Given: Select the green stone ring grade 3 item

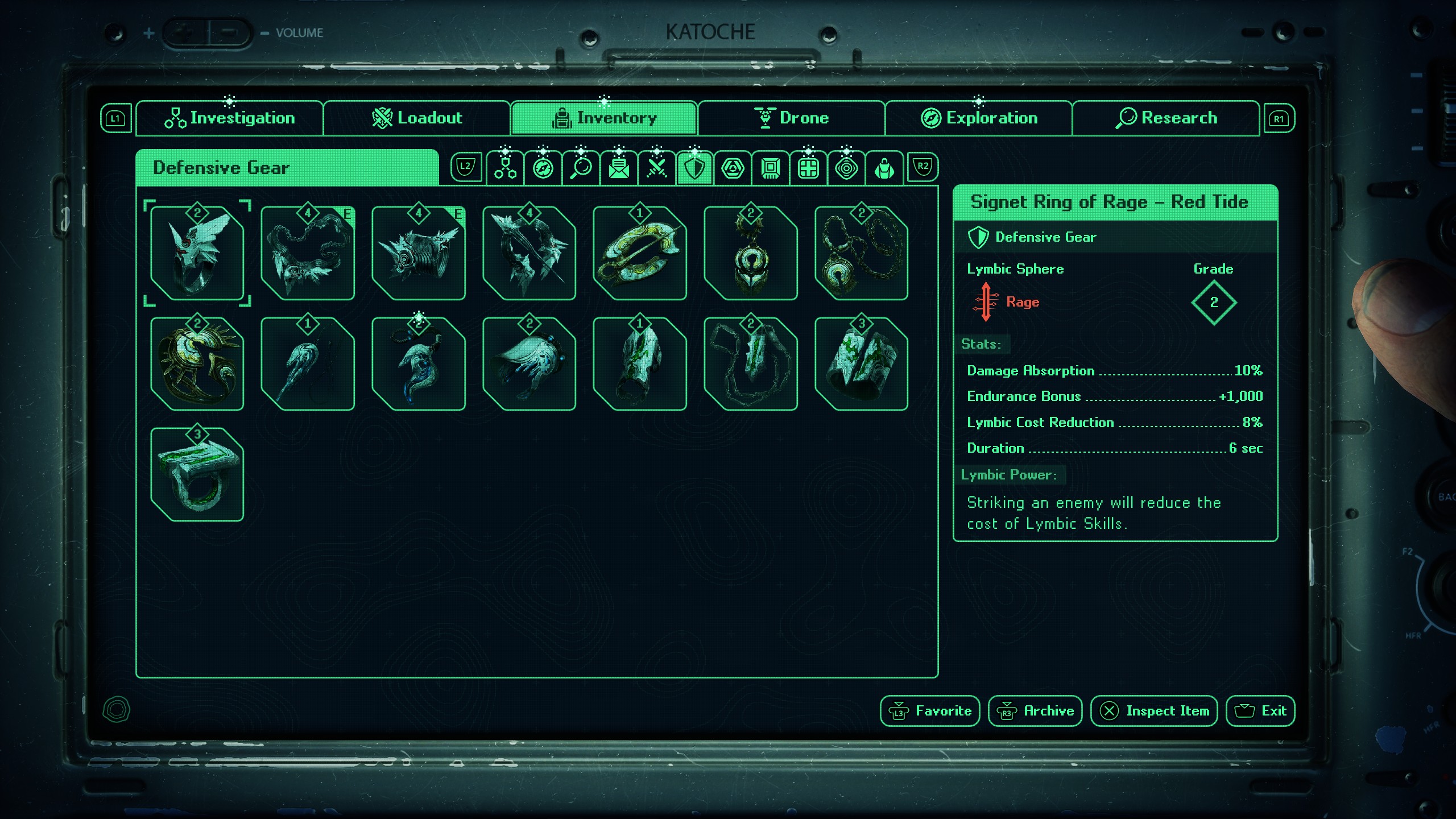Looking at the screenshot, I should click(197, 475).
